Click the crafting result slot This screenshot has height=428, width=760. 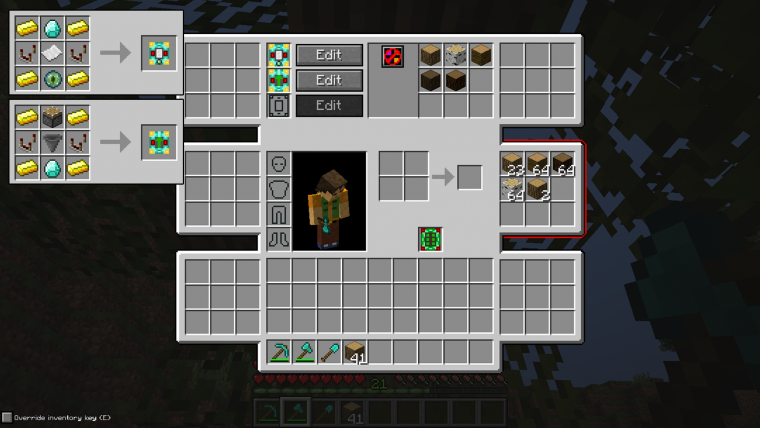470,178
